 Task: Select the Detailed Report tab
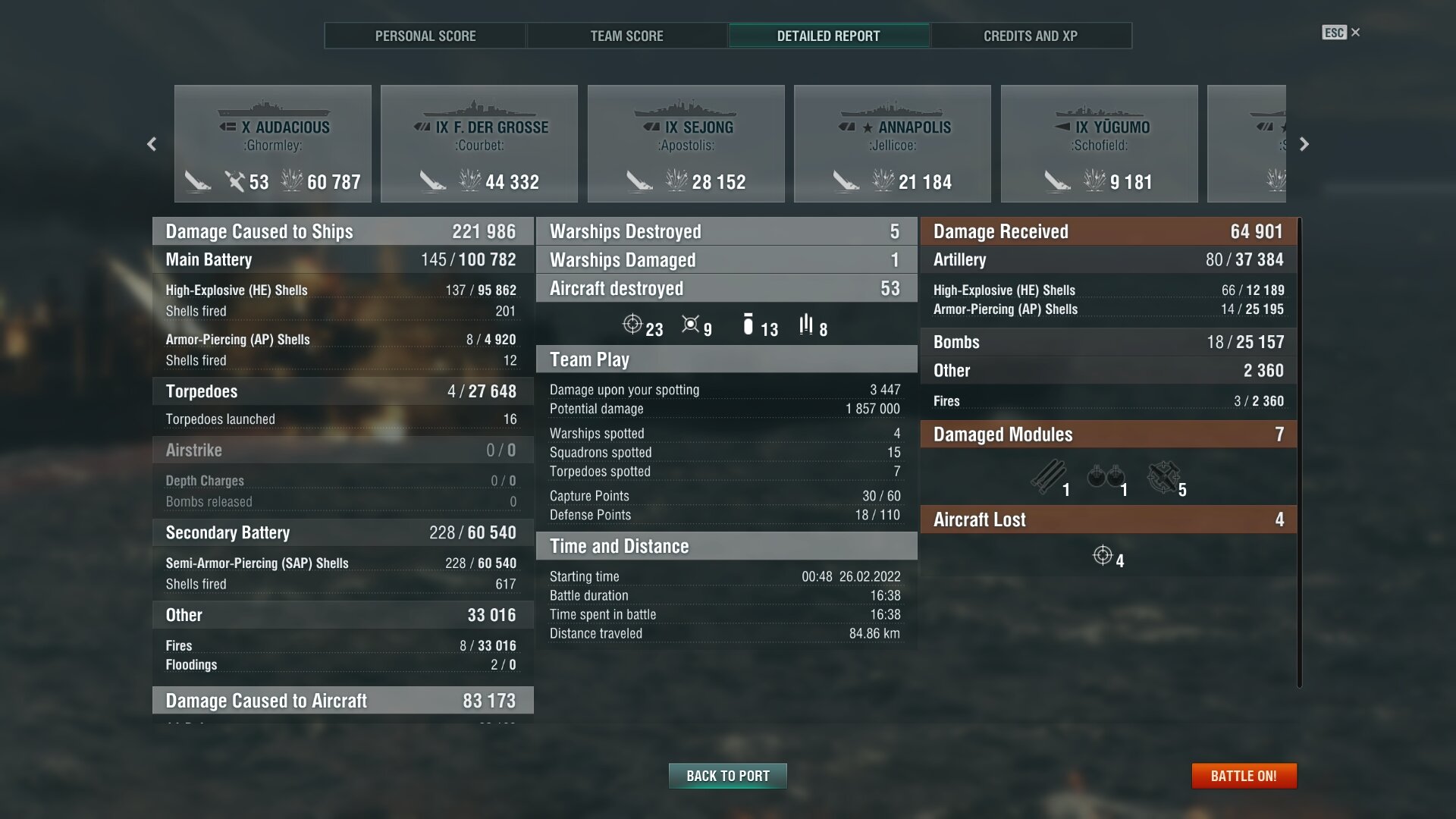tap(828, 36)
